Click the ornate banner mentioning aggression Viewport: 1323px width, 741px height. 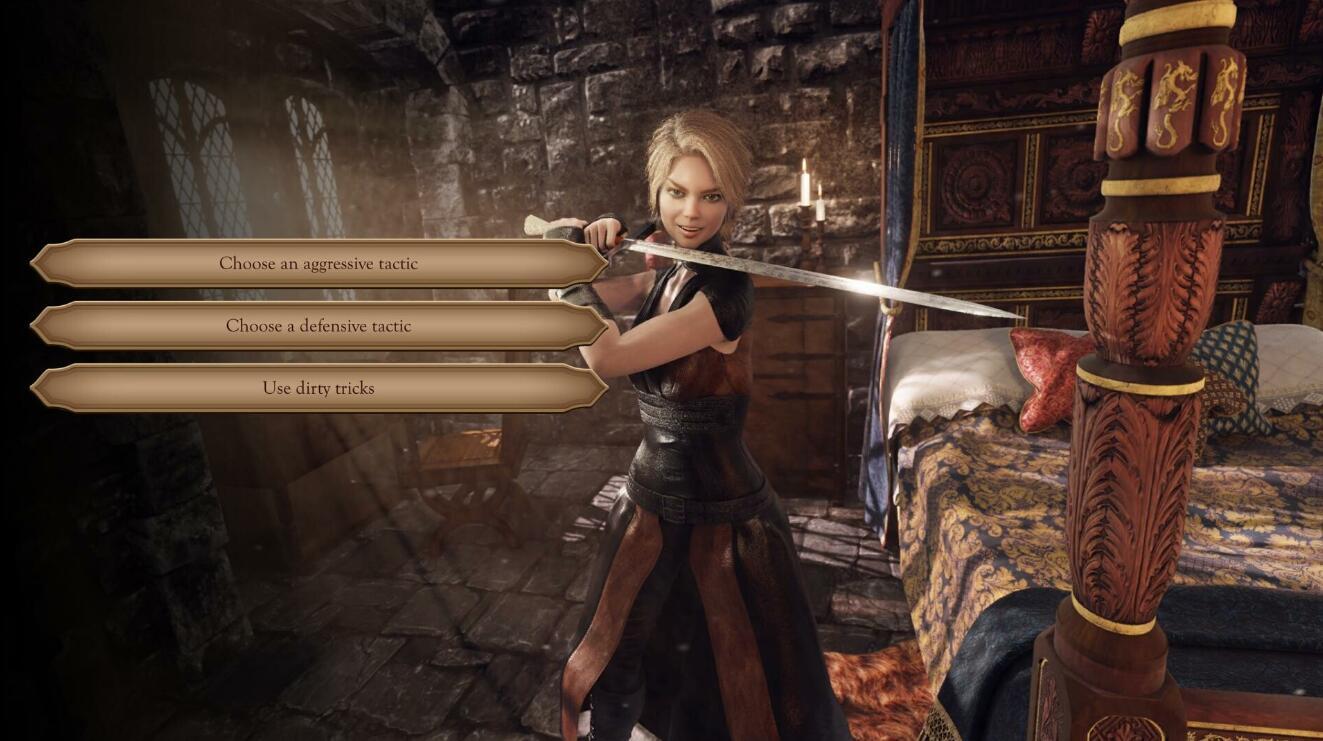pyautogui.click(x=318, y=262)
